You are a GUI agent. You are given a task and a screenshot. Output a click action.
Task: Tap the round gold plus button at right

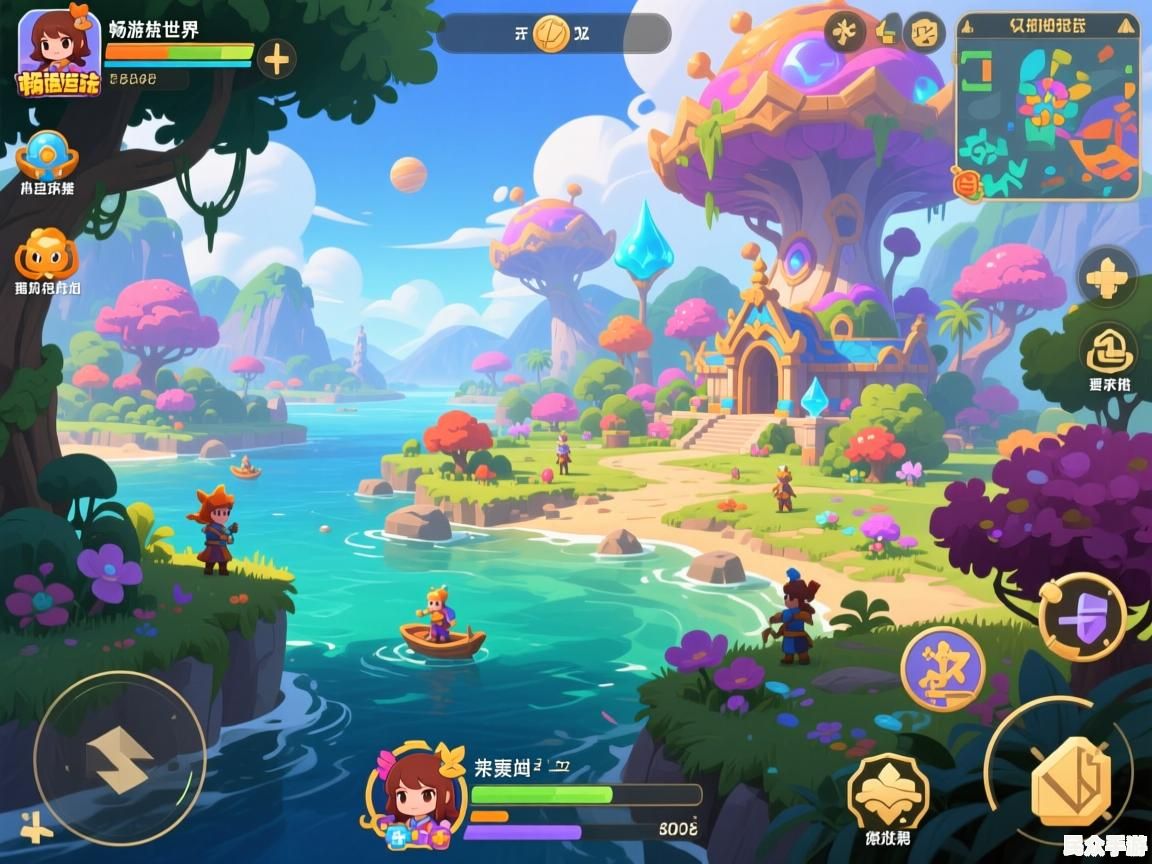[x=1107, y=276]
